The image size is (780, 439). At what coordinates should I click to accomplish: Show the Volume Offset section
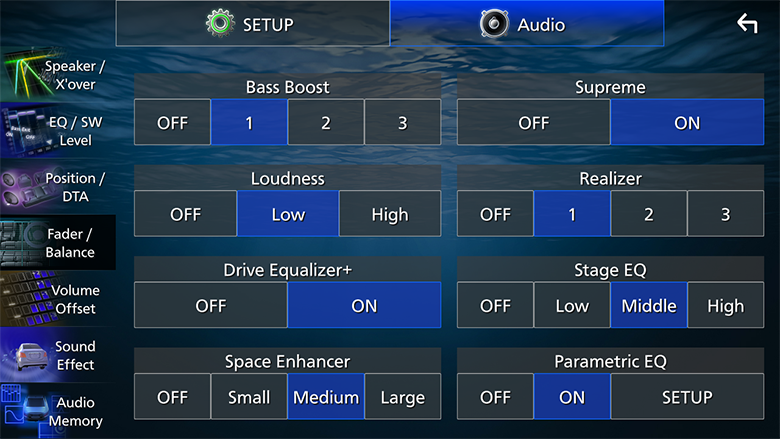[57, 299]
